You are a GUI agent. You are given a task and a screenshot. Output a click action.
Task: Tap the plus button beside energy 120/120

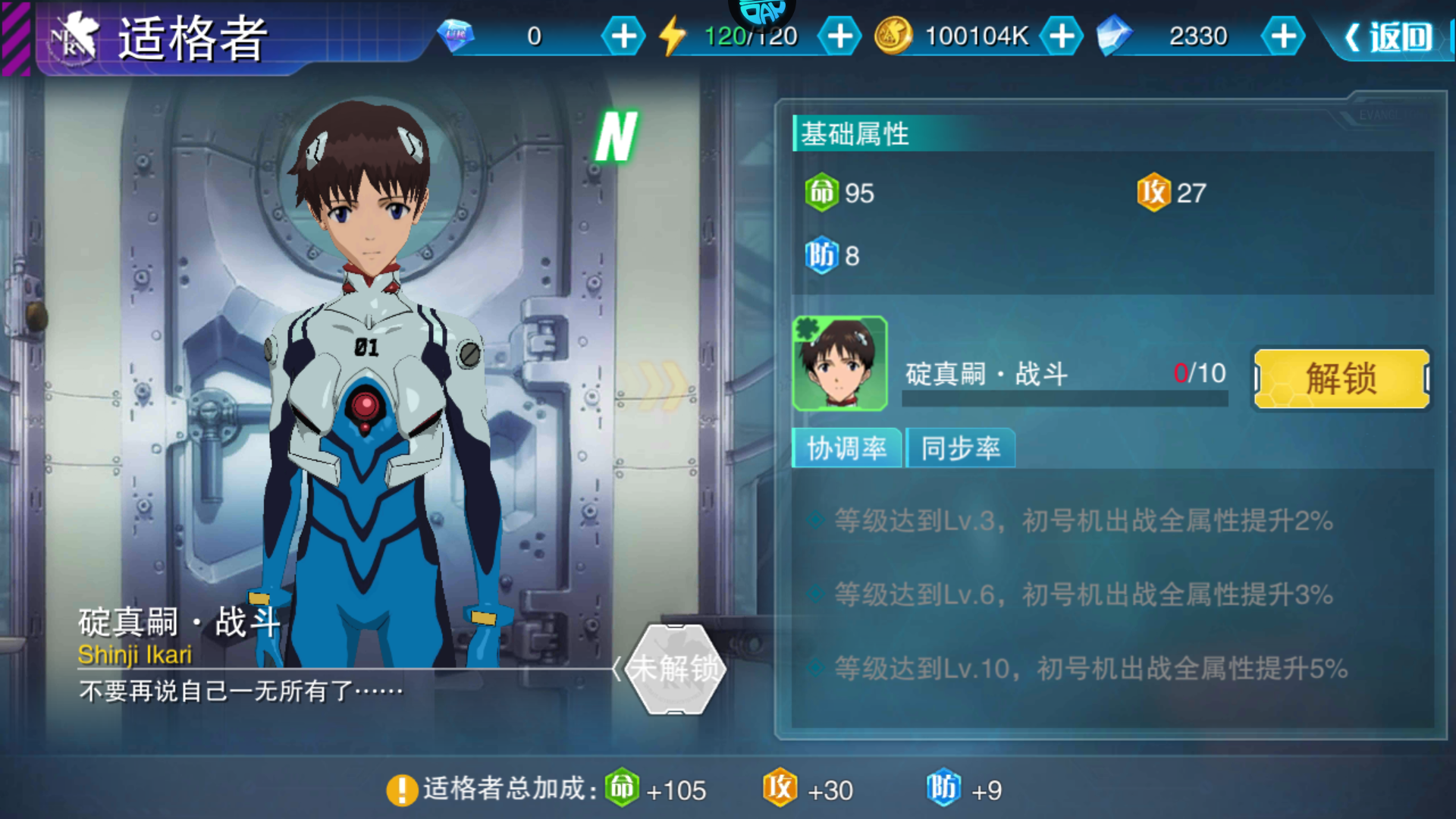pyautogui.click(x=838, y=35)
